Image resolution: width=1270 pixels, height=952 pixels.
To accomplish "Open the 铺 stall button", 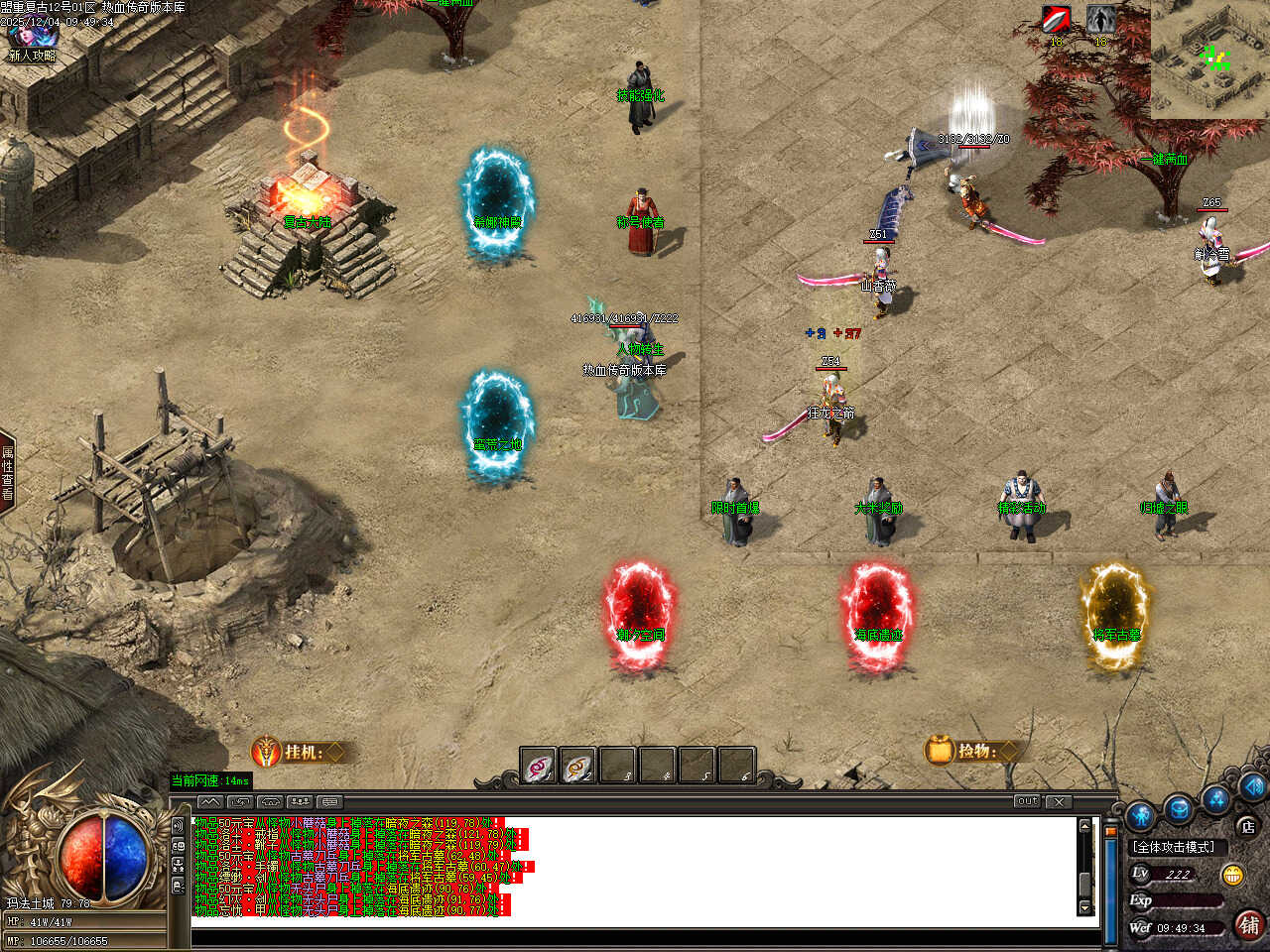I will (1248, 925).
